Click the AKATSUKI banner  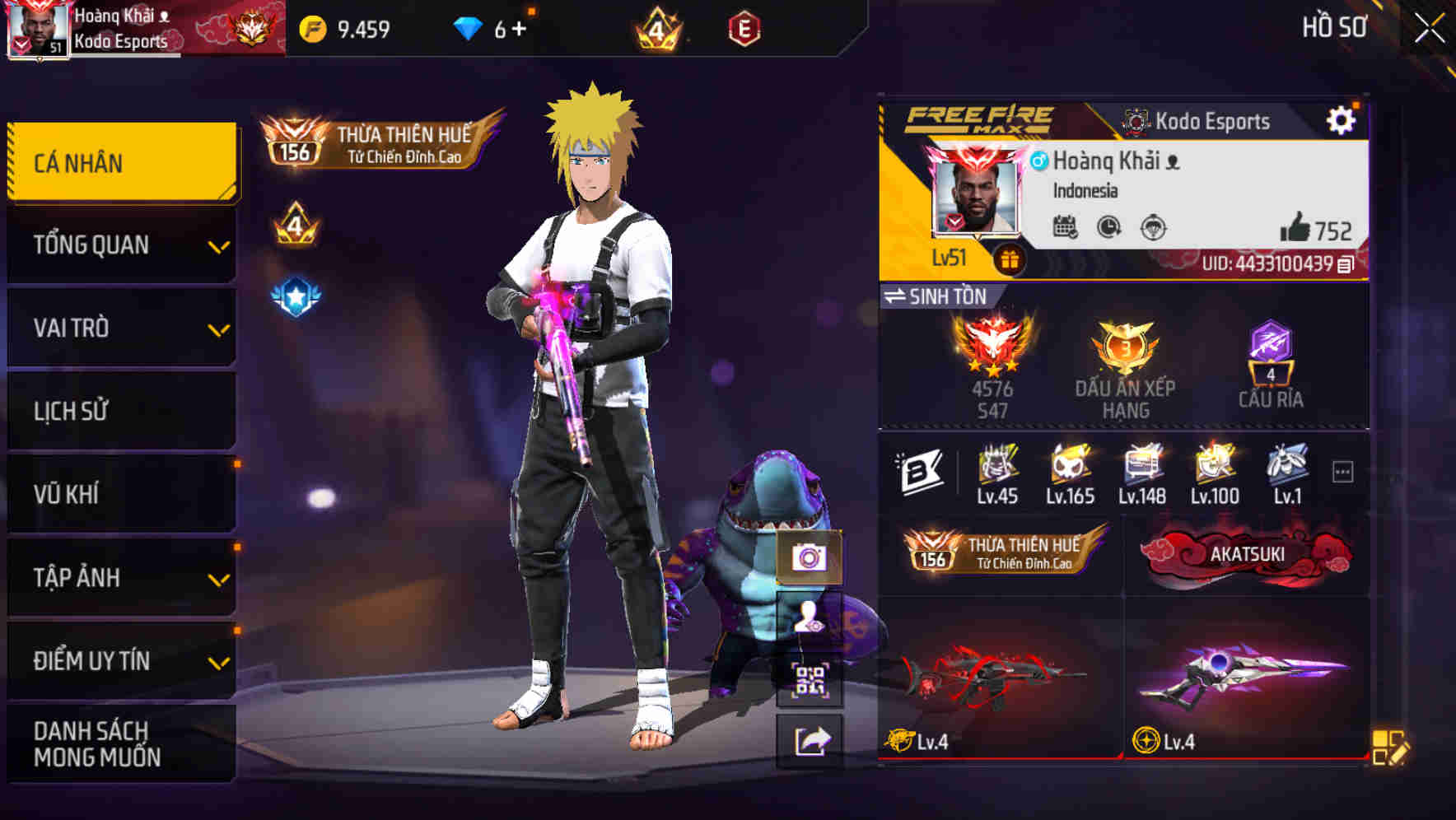pyautogui.click(x=1248, y=554)
